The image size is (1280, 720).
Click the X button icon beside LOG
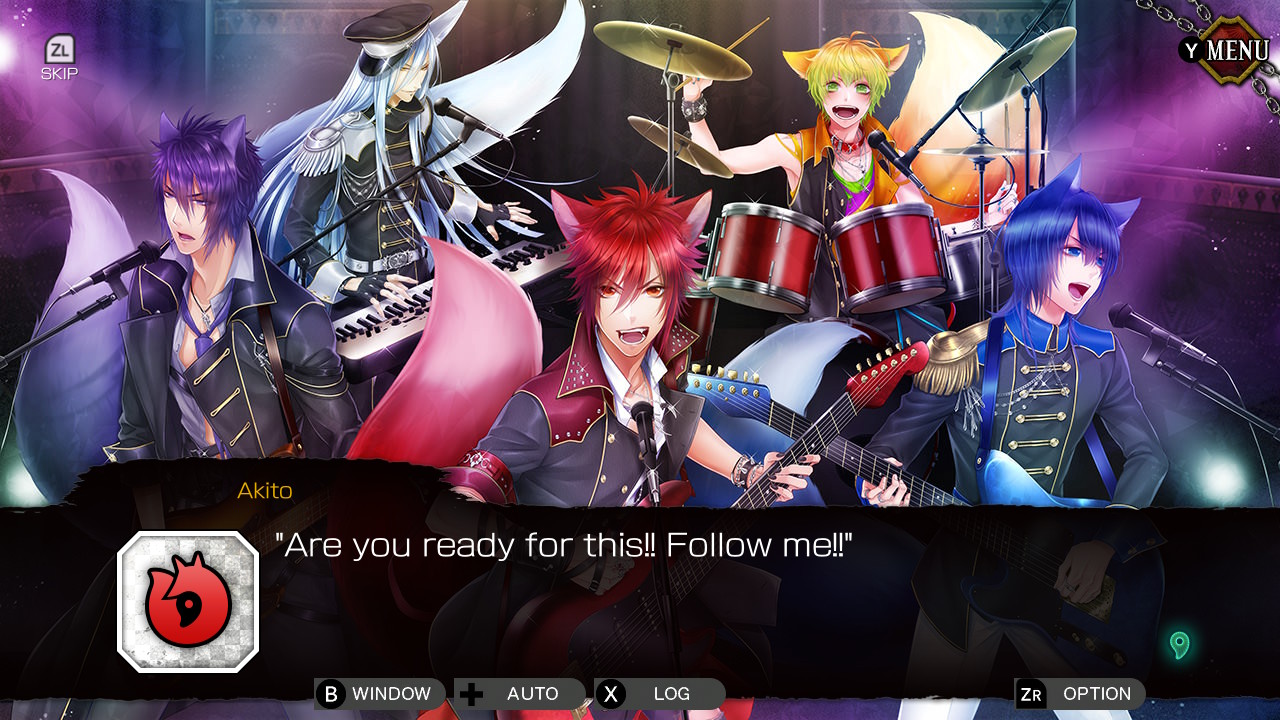coord(613,693)
